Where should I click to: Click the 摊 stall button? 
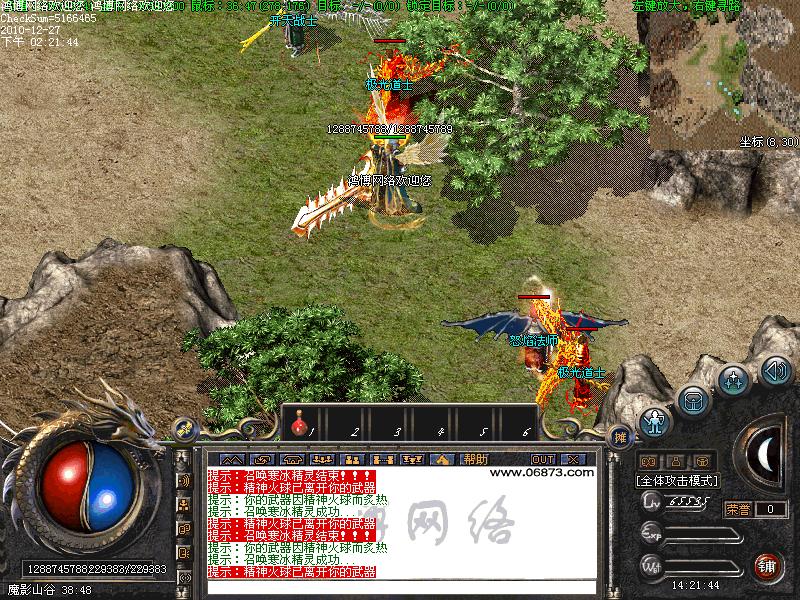pos(621,437)
